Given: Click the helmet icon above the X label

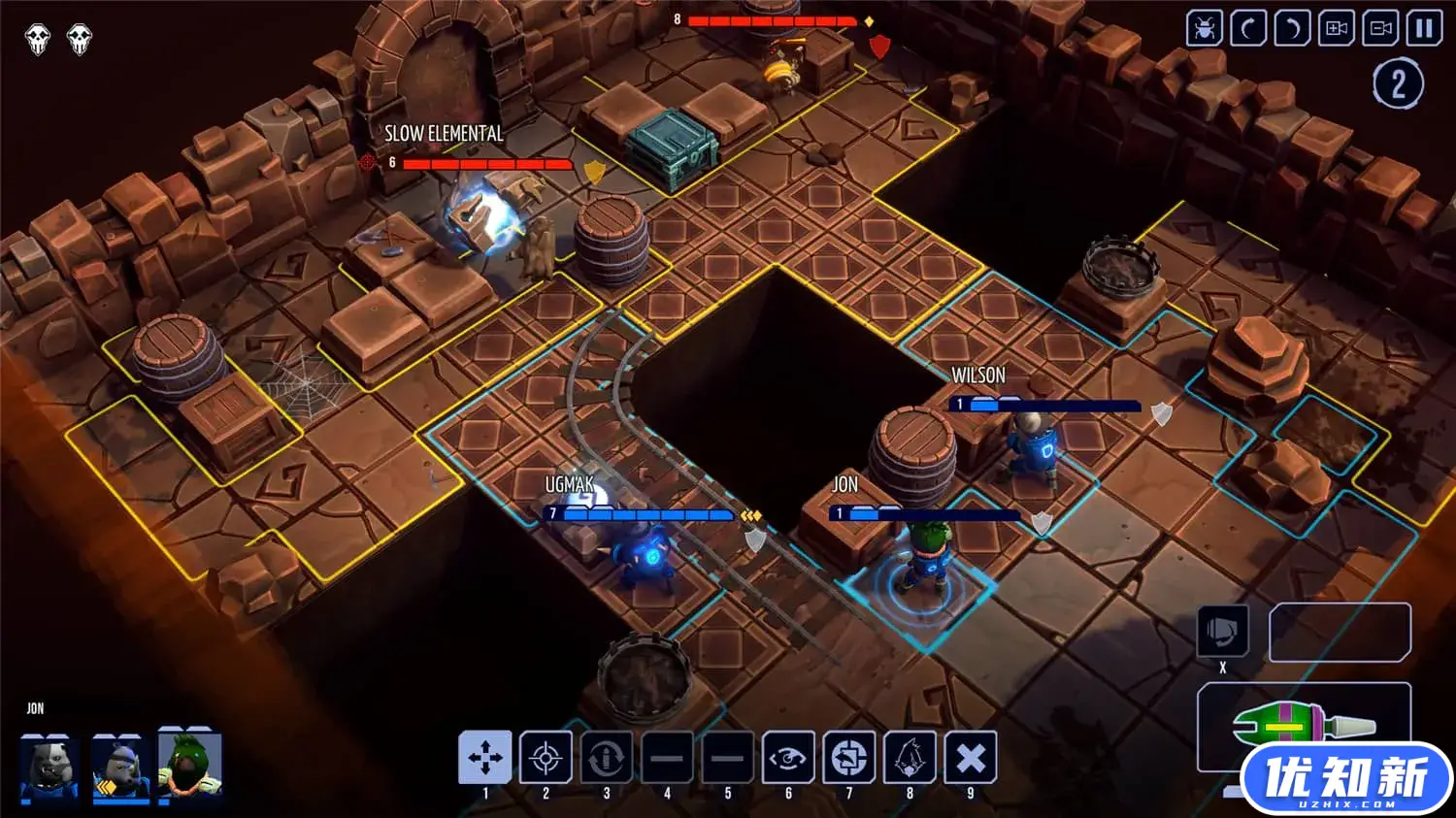Looking at the screenshot, I should pos(1222,632).
